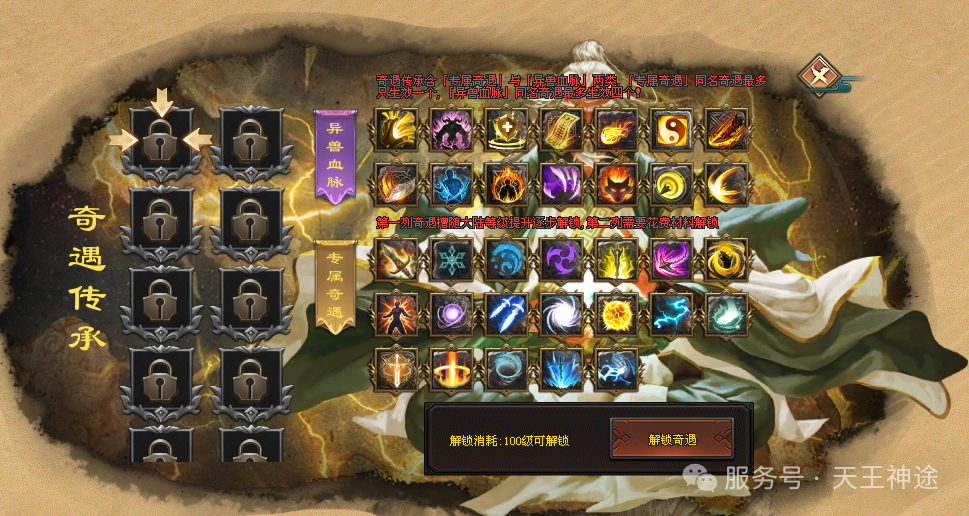Select the purple three-blade swirl icon
This screenshot has height=516, width=969.
tap(561, 260)
